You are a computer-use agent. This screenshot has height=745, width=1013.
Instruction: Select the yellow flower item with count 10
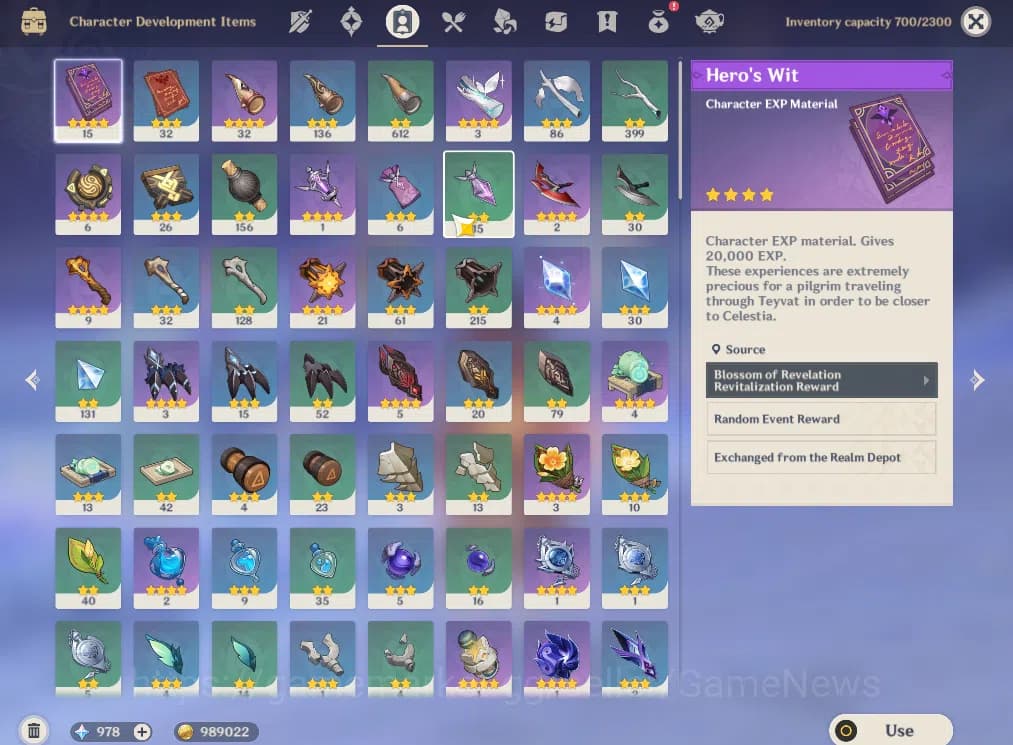pyautogui.click(x=634, y=473)
